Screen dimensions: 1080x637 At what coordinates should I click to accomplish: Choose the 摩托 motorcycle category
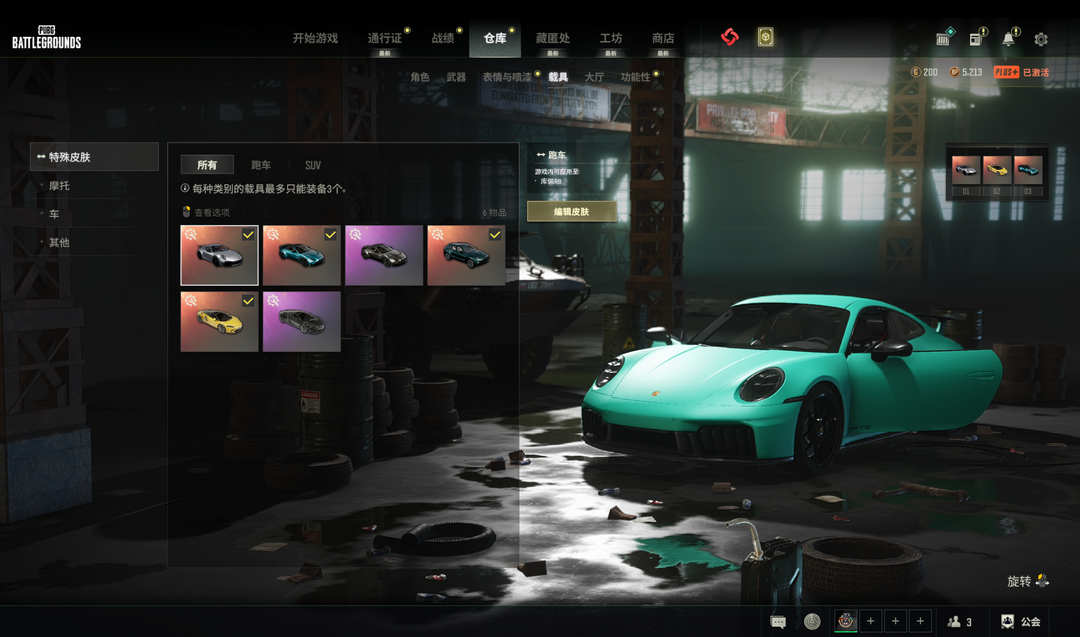pyautogui.click(x=59, y=186)
